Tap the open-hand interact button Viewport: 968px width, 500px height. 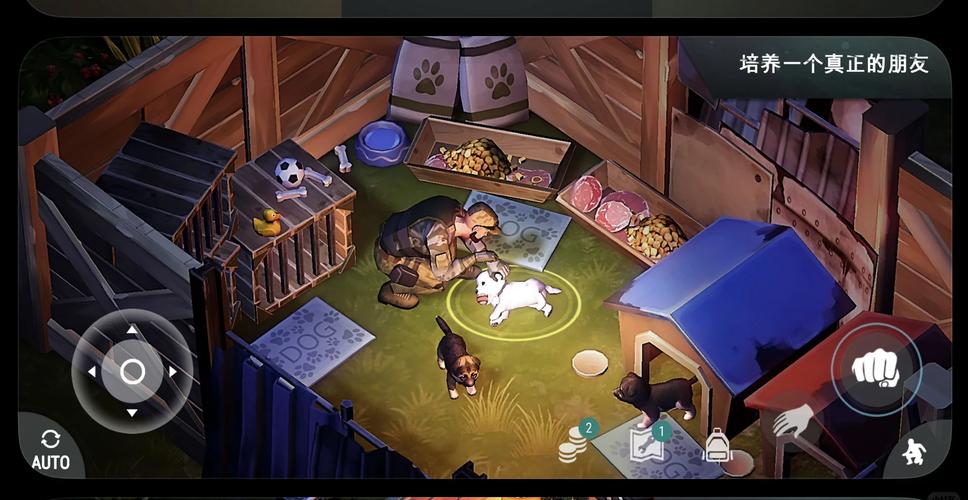tap(793, 421)
